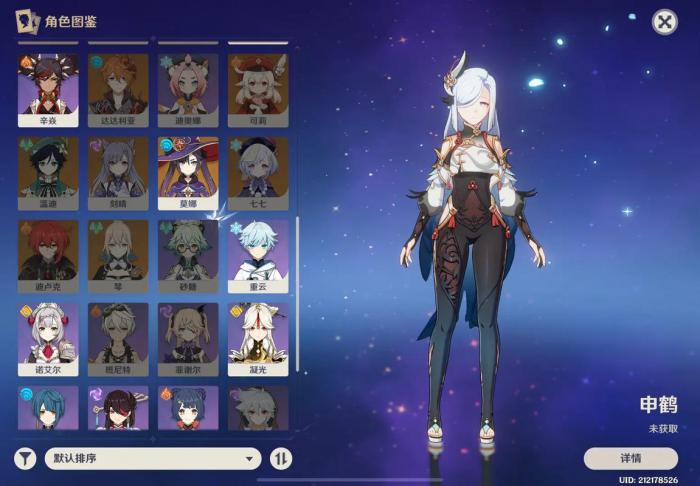Viewport: 700px width, 486px height.
Task: Choose the 菲谢尔 character card
Action: coord(188,338)
